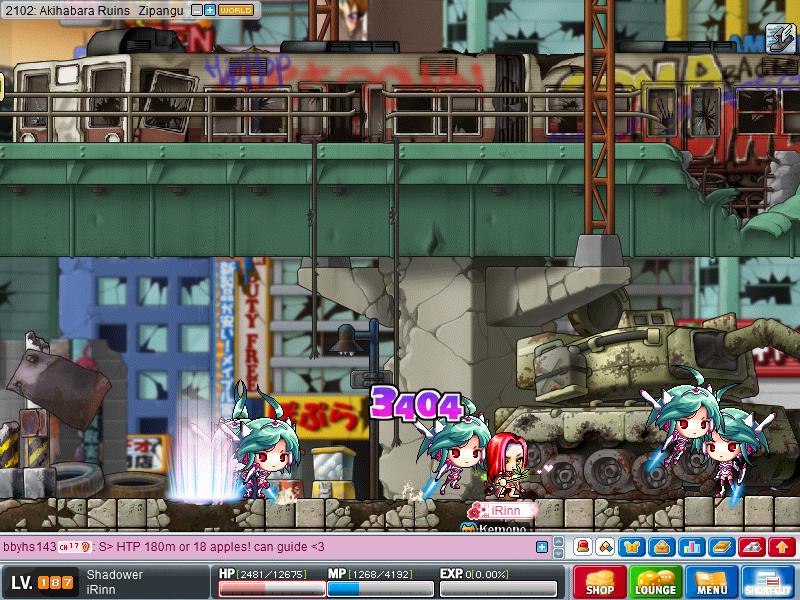The height and width of the screenshot is (600, 800).
Task: Click the WORLD map button
Action: [235, 10]
